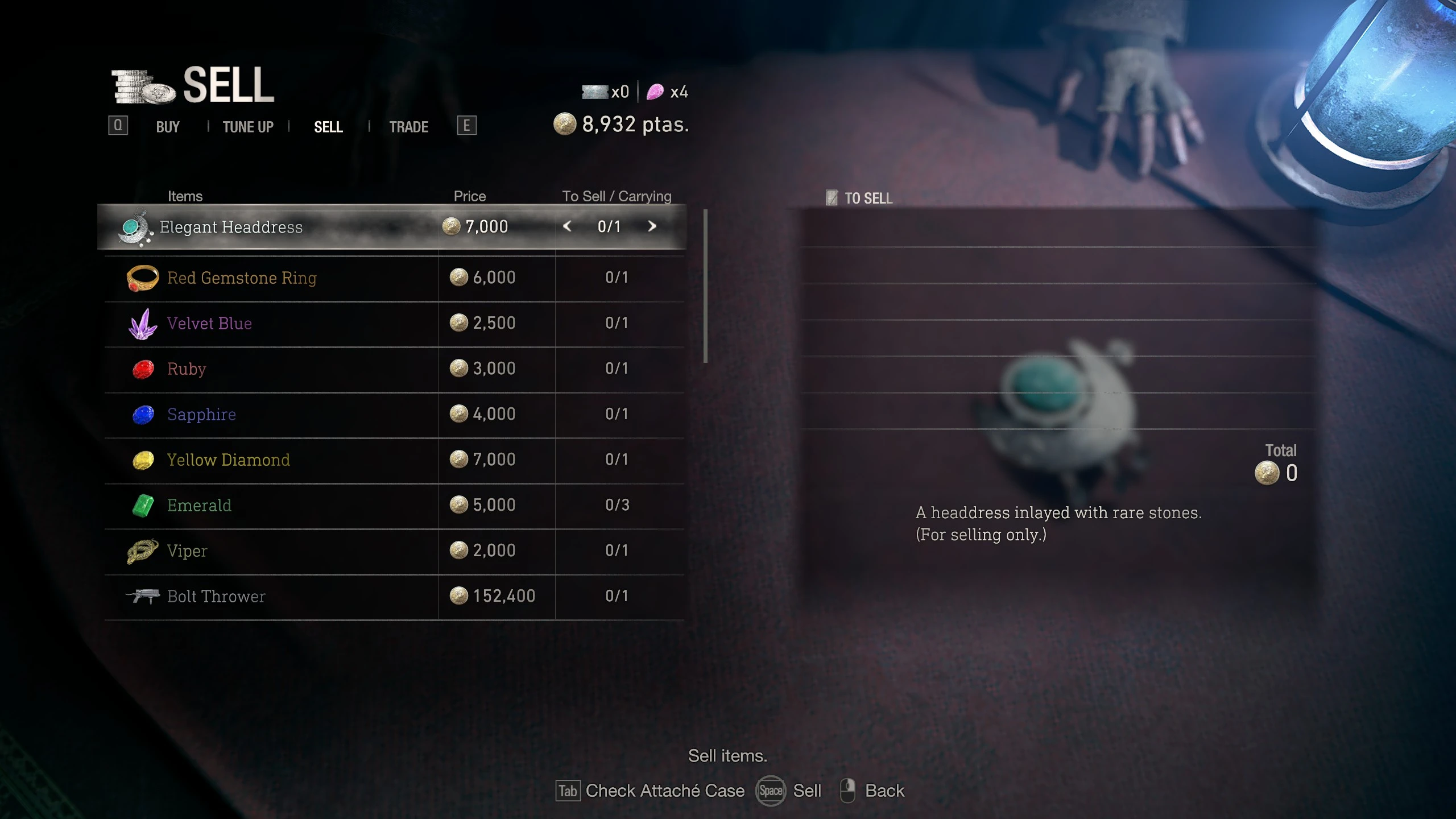Switch to the BUY tab

(168, 126)
